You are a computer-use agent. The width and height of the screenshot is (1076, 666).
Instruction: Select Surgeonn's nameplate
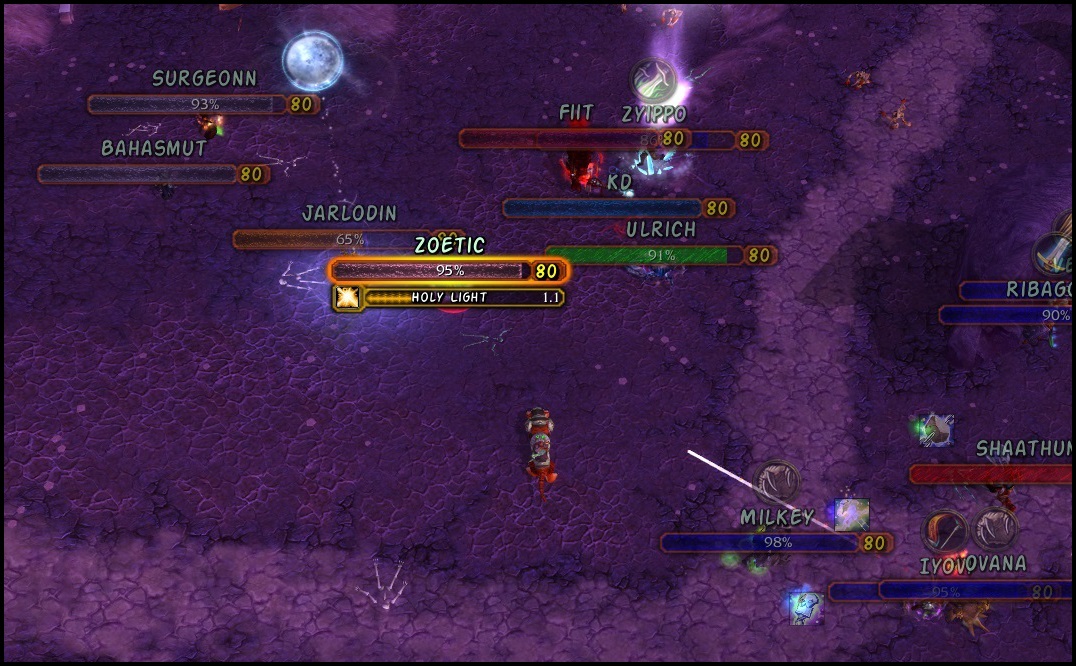(x=188, y=104)
